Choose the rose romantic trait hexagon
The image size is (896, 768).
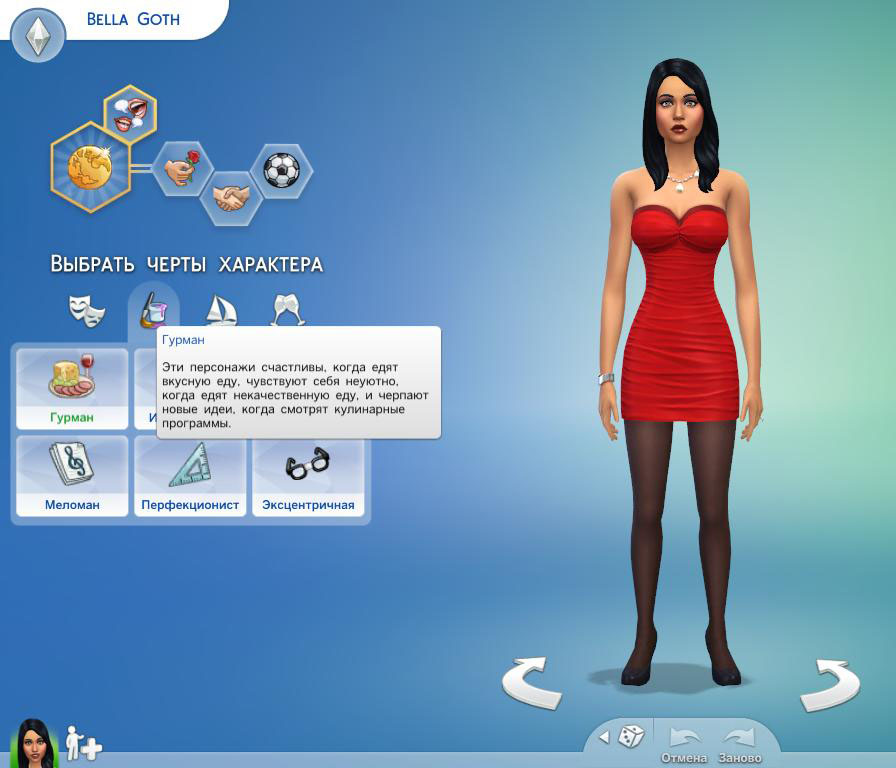[x=183, y=170]
